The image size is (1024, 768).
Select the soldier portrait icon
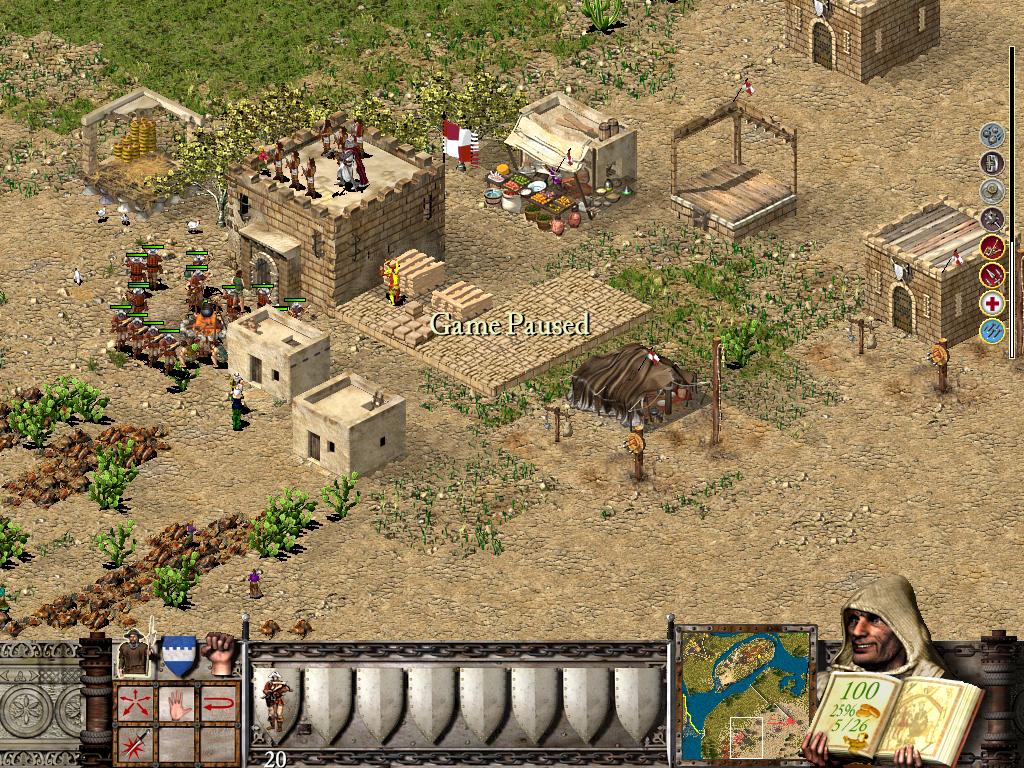tap(136, 656)
